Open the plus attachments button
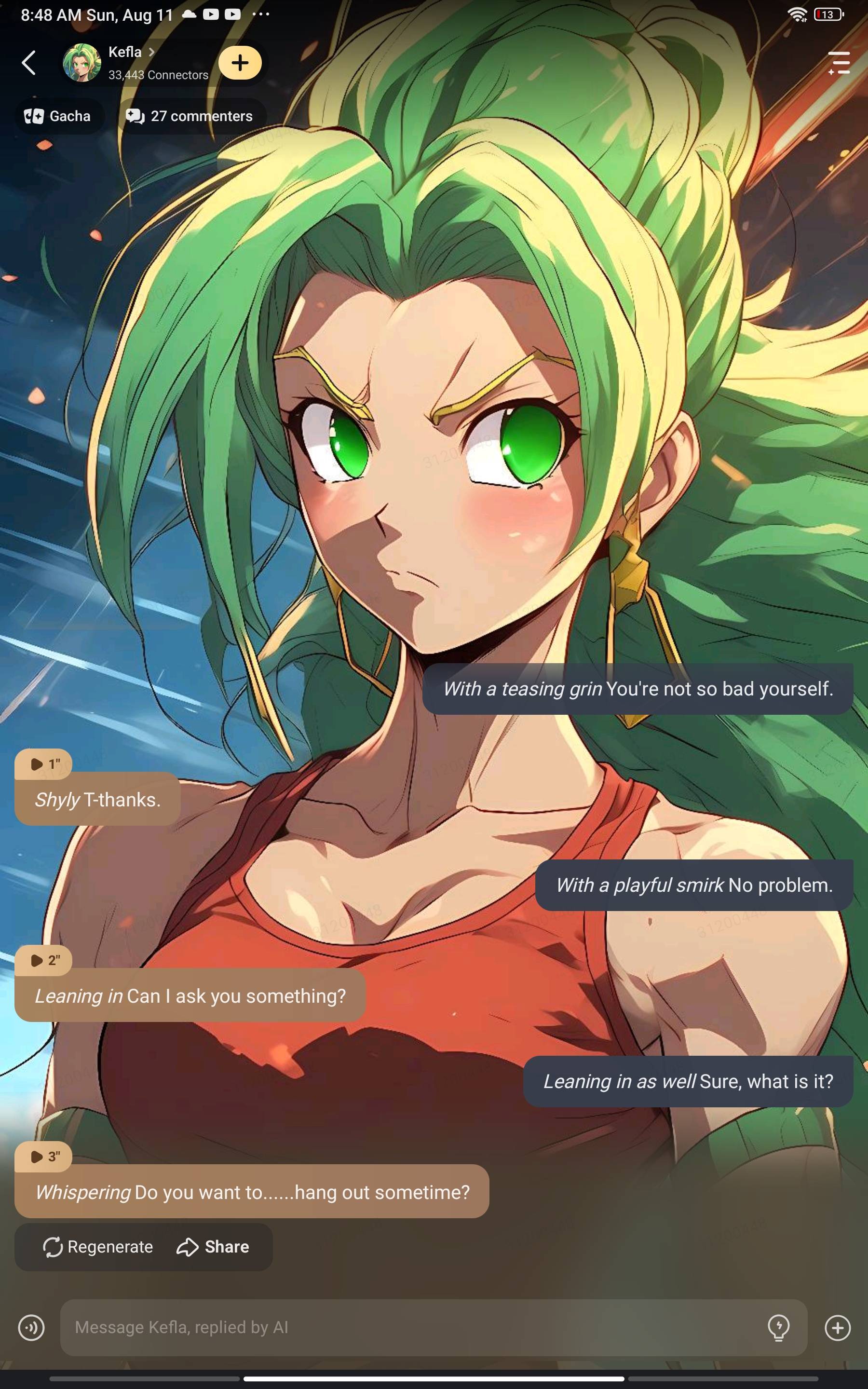Screen dimensions: 868x1389 pos(838,1327)
